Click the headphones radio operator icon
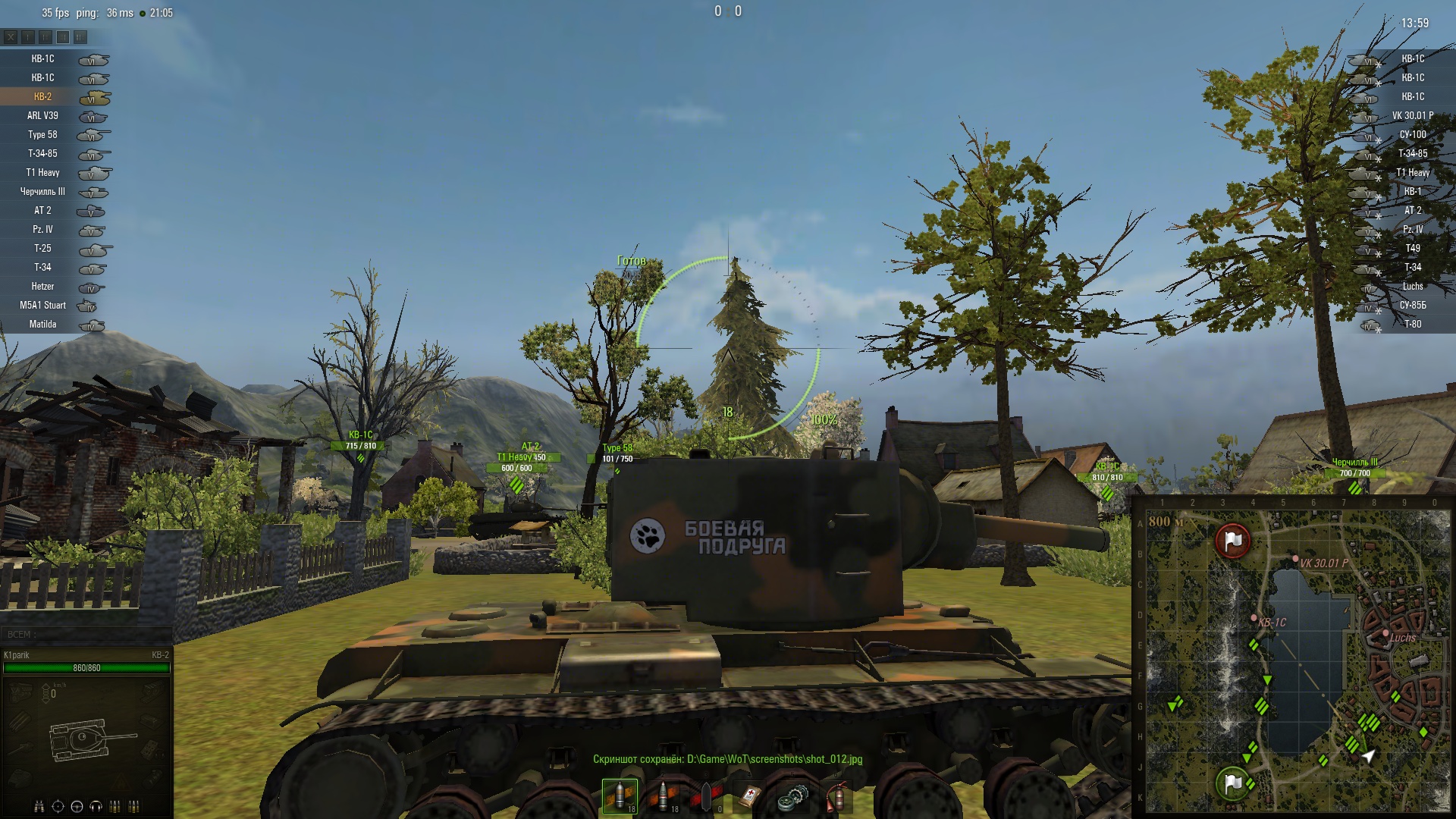This screenshot has height=819, width=1456. point(96,806)
